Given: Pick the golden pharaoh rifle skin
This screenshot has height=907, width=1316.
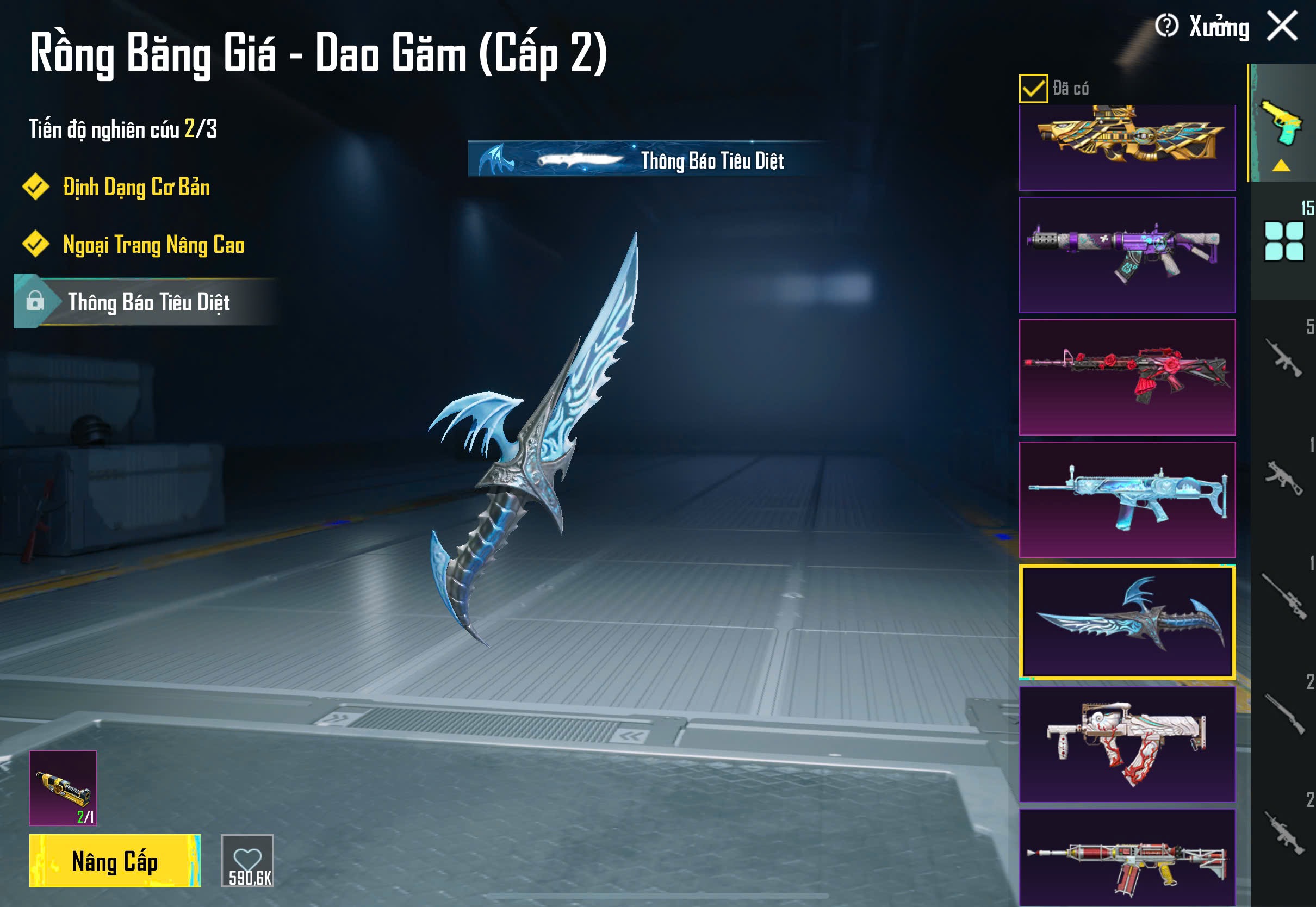Looking at the screenshot, I should (1127, 147).
